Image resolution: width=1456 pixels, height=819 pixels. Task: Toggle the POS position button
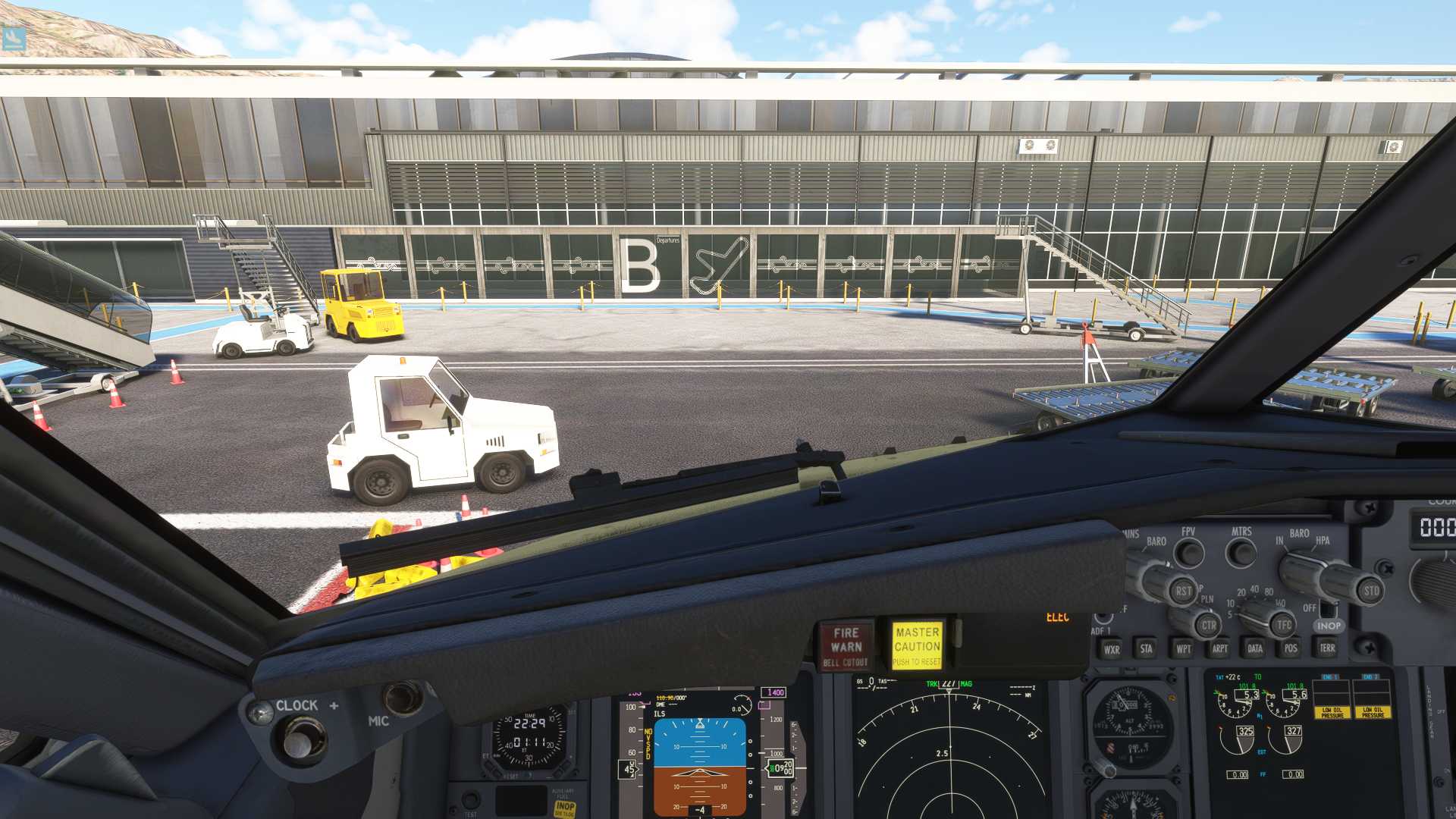click(1291, 649)
